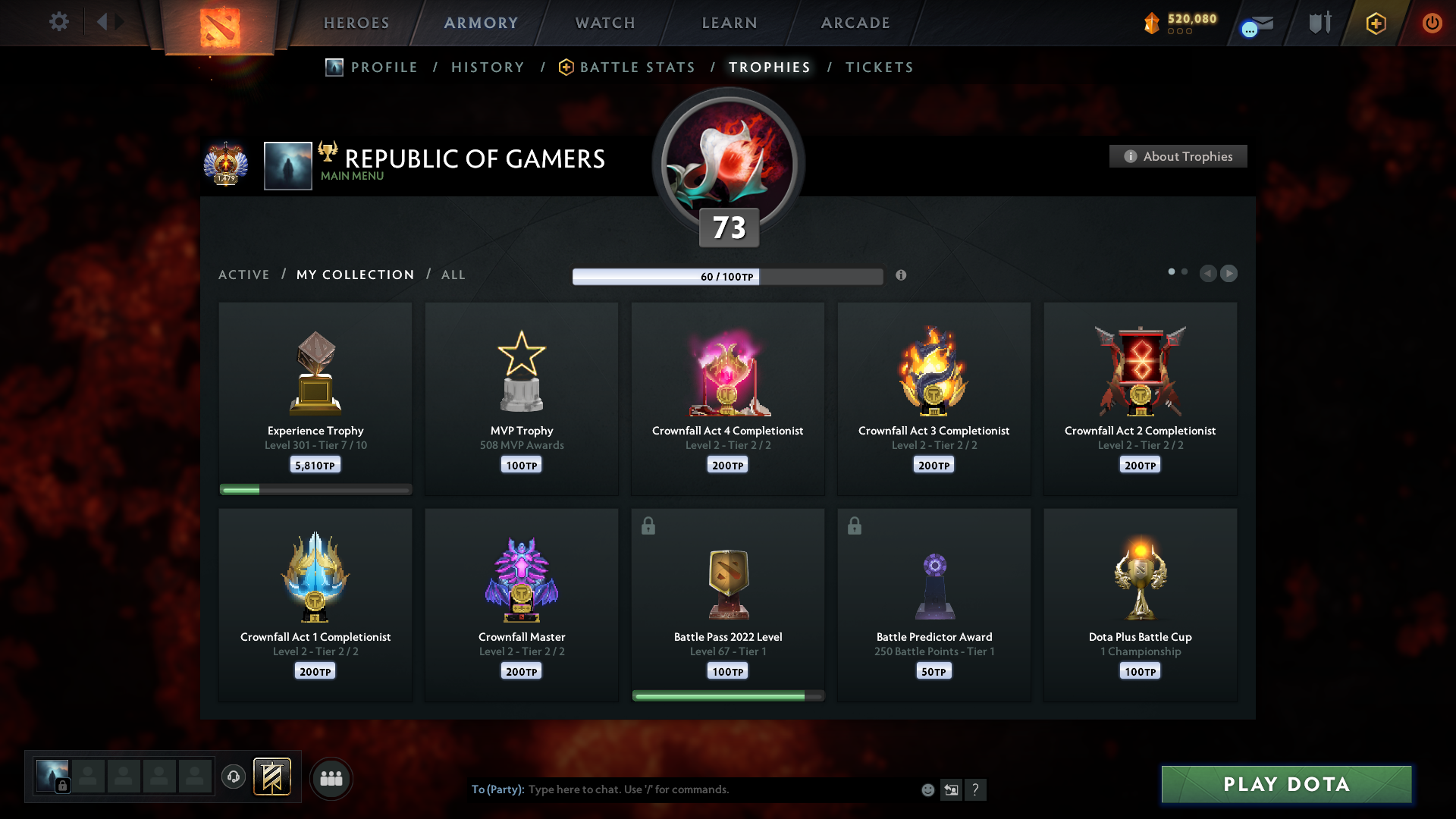This screenshot has height=819, width=1456.
Task: Show the Active trophies filter
Action: [x=243, y=275]
